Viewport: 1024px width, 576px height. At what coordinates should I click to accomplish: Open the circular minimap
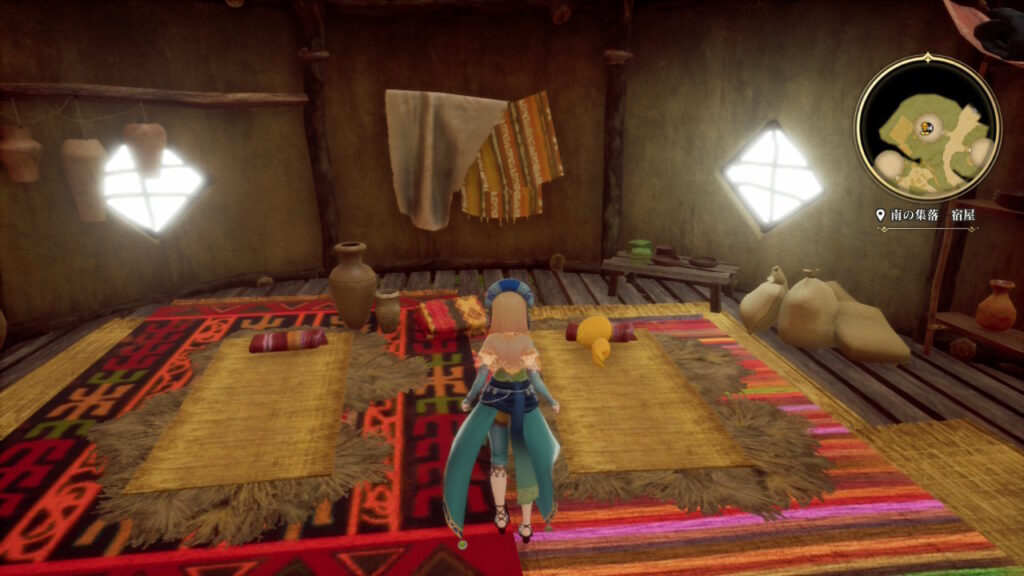[927, 126]
